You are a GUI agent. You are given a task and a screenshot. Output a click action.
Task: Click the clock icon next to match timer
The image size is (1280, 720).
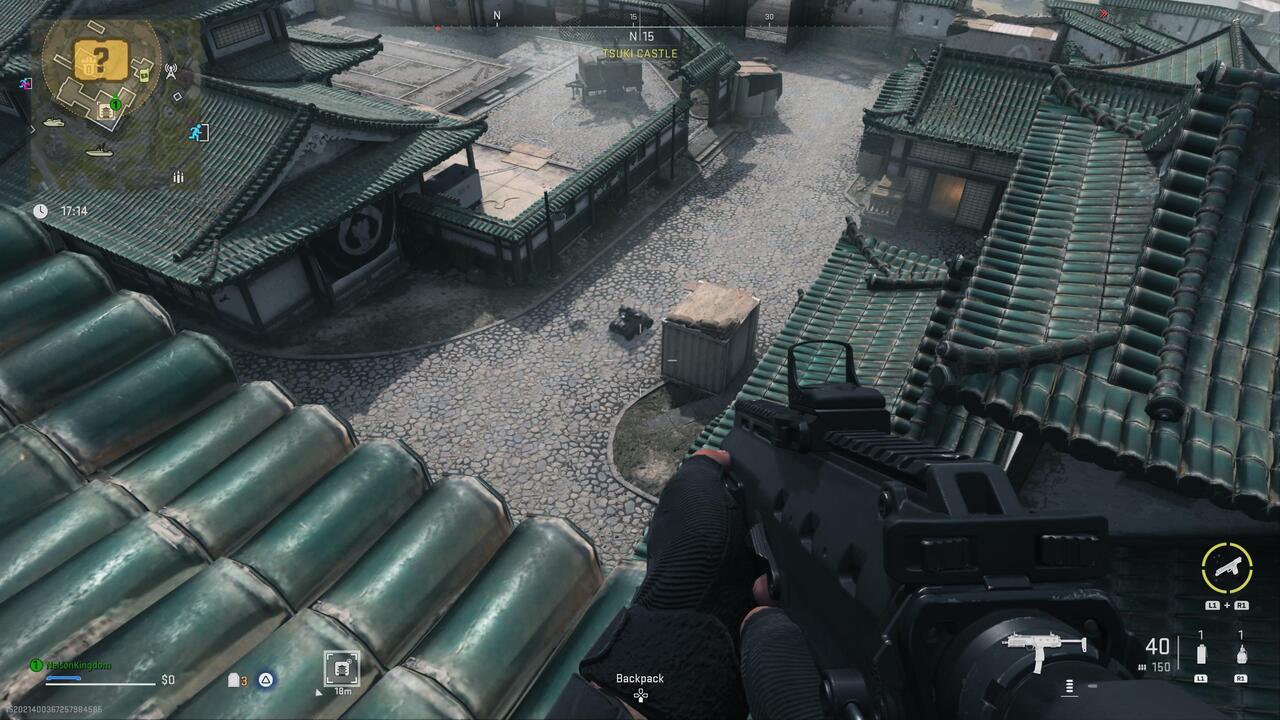[x=40, y=211]
